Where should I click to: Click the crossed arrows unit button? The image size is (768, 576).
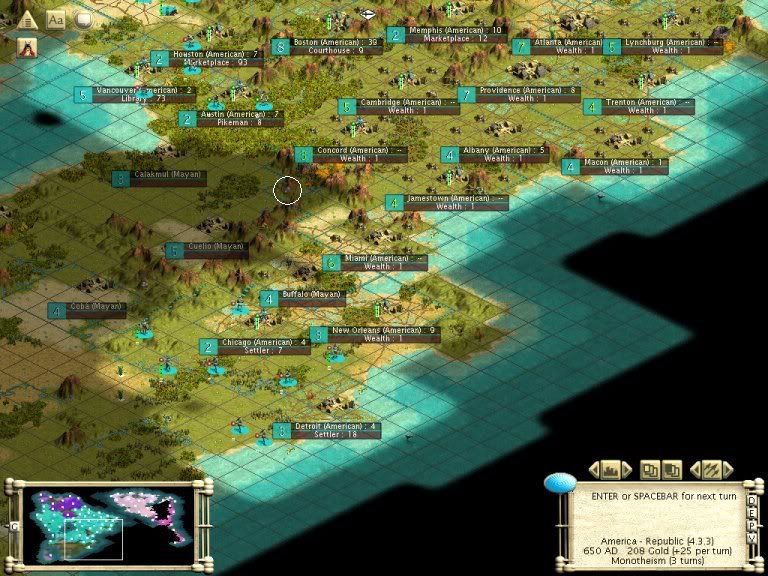point(712,469)
